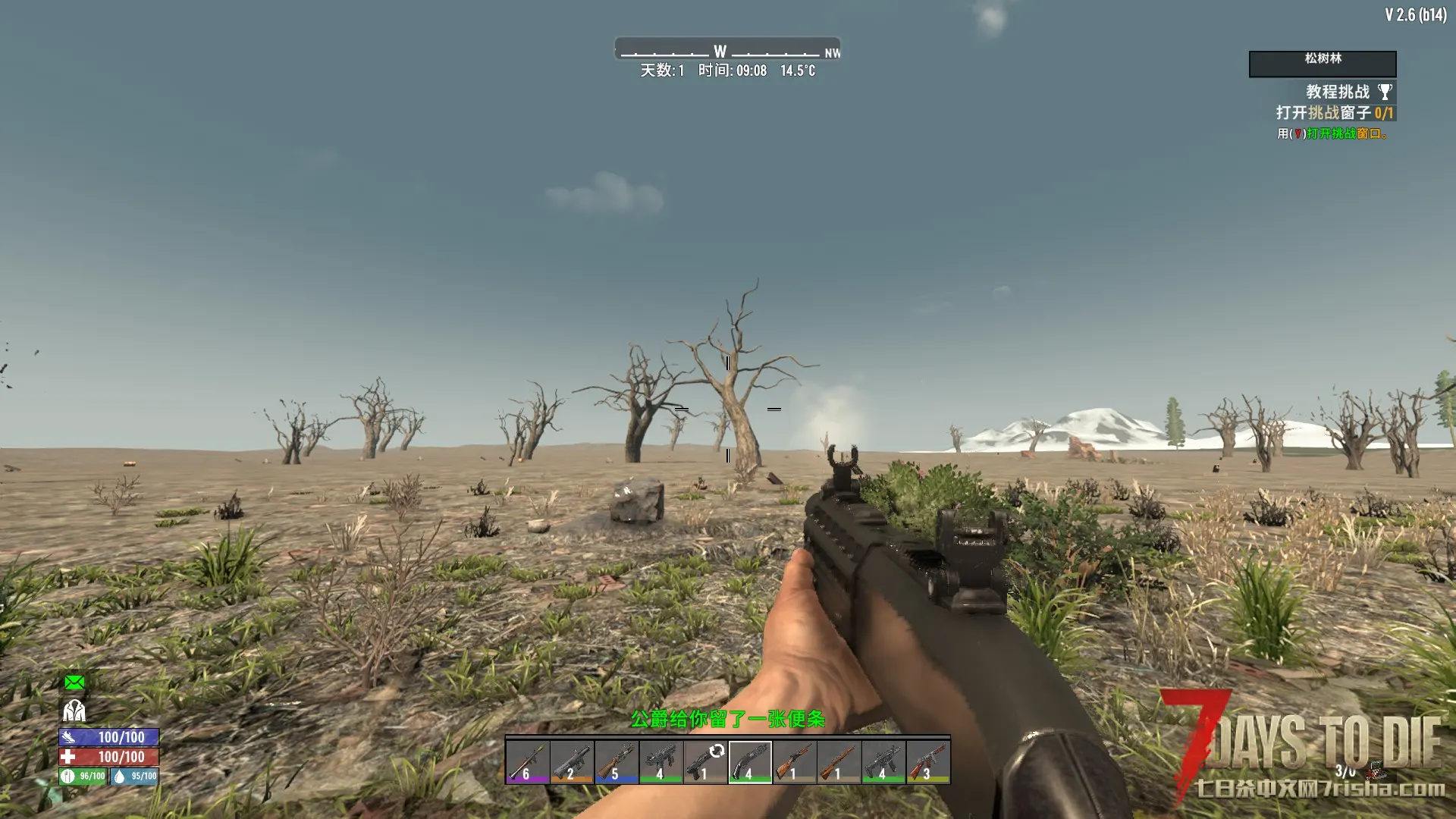Click the 打开挑战窗子 objective entry
This screenshot has height=819, width=1456.
pos(1334,113)
